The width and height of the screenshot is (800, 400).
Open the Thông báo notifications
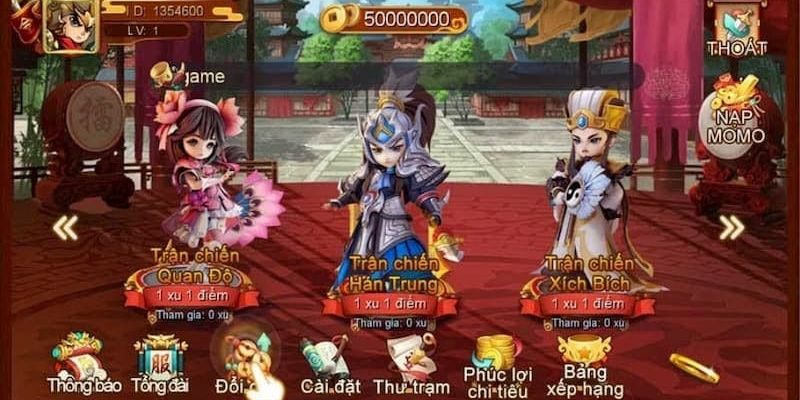pyautogui.click(x=76, y=360)
